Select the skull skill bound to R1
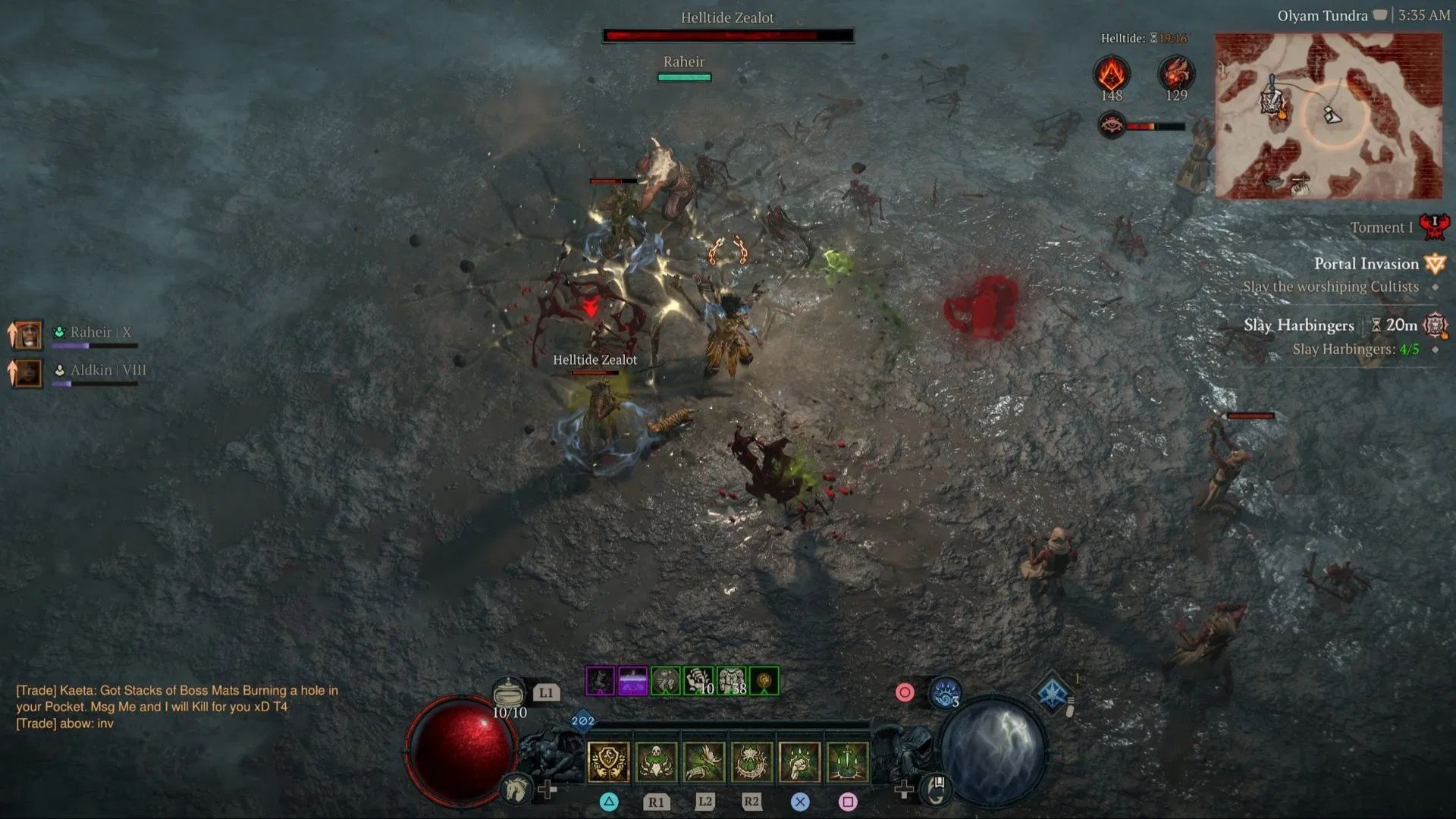Viewport: 1456px width, 819px height. click(x=656, y=761)
